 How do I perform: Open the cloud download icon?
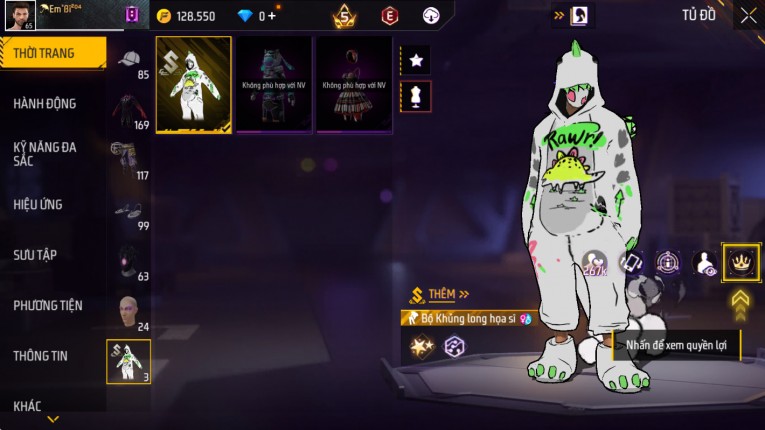coord(431,16)
